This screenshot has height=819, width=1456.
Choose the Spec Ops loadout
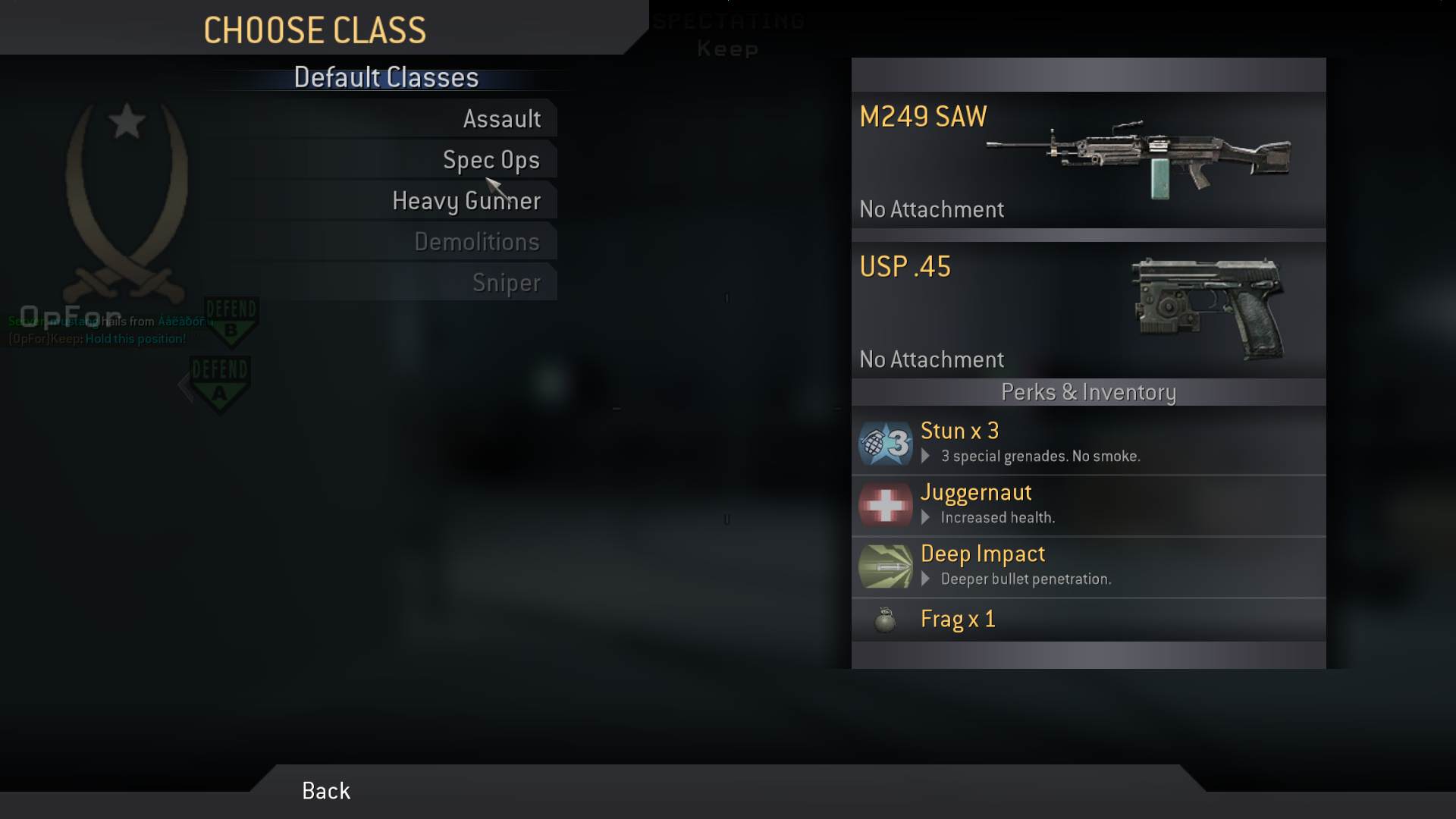click(491, 159)
